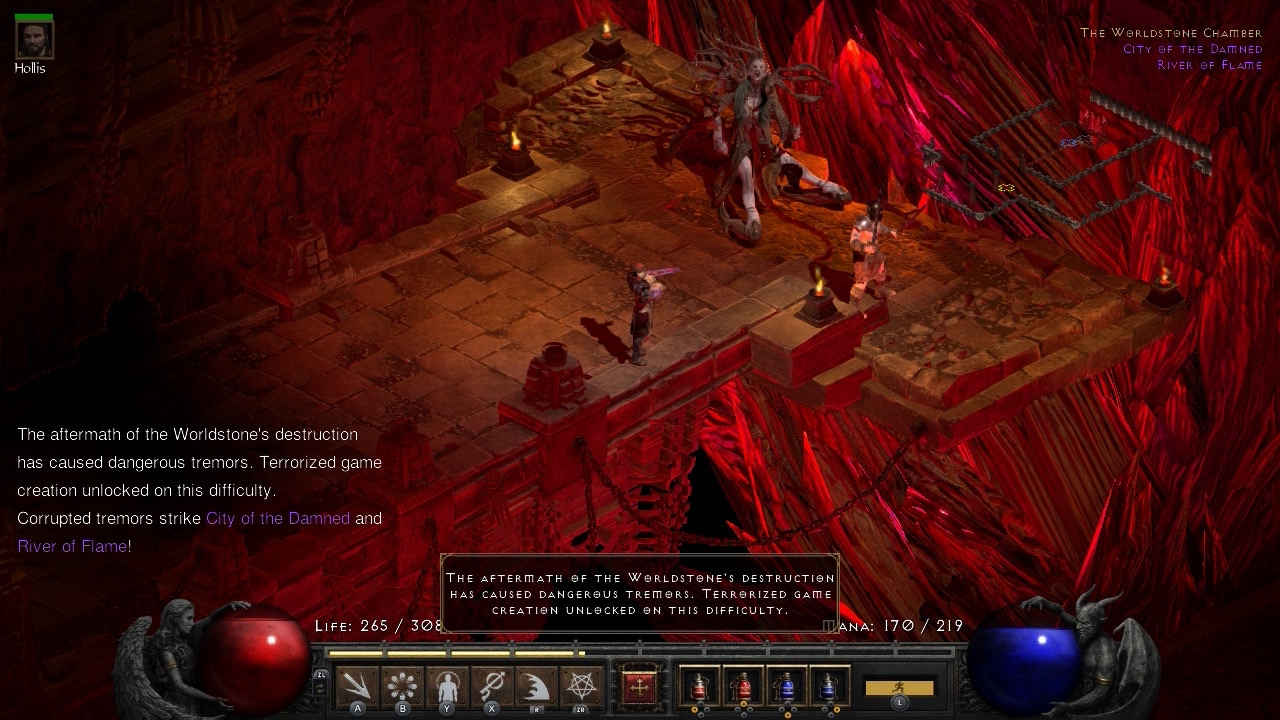Open Hollis's party portrait

click(x=34, y=38)
